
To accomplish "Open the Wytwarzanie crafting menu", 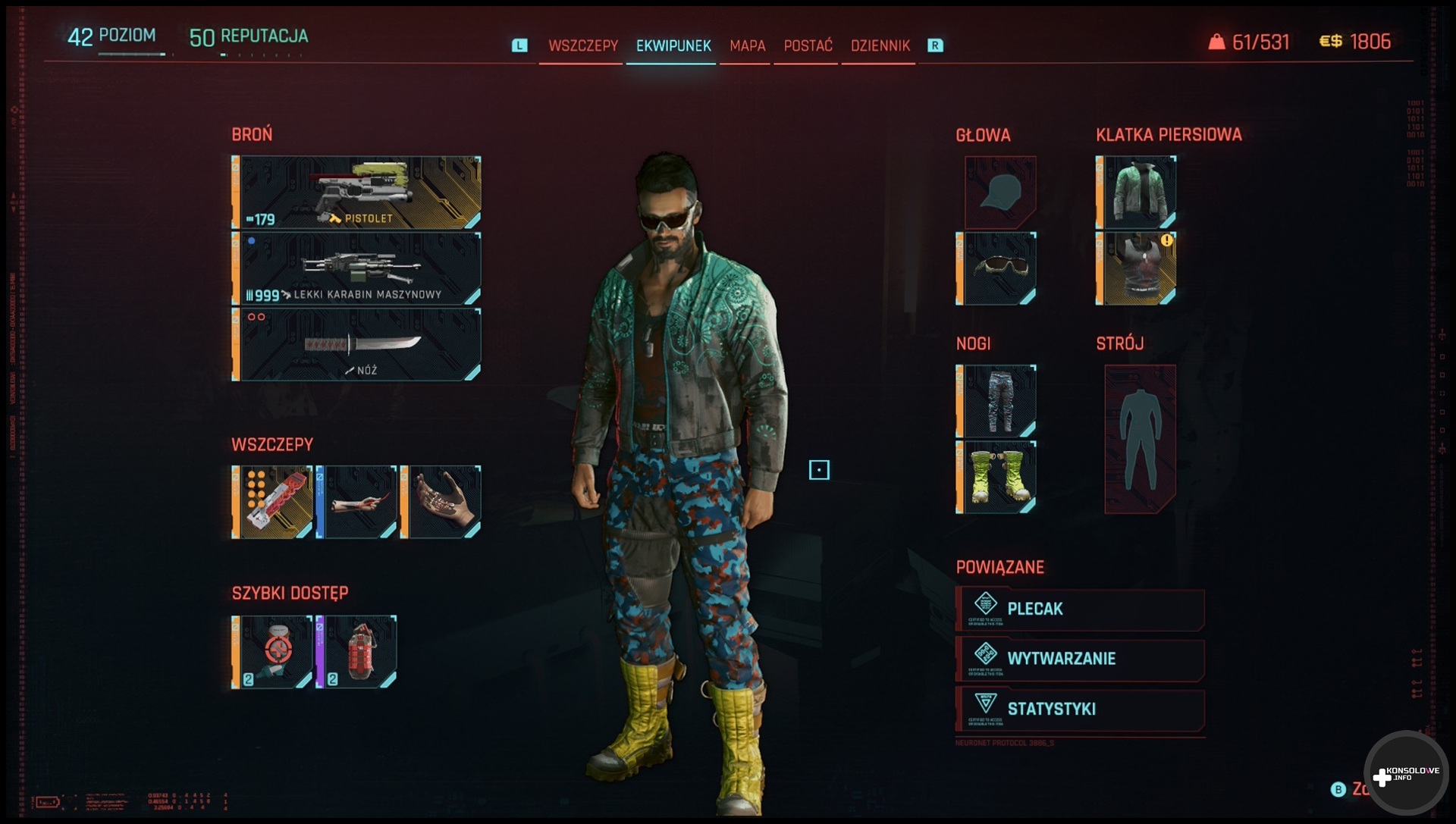I will (x=1080, y=659).
